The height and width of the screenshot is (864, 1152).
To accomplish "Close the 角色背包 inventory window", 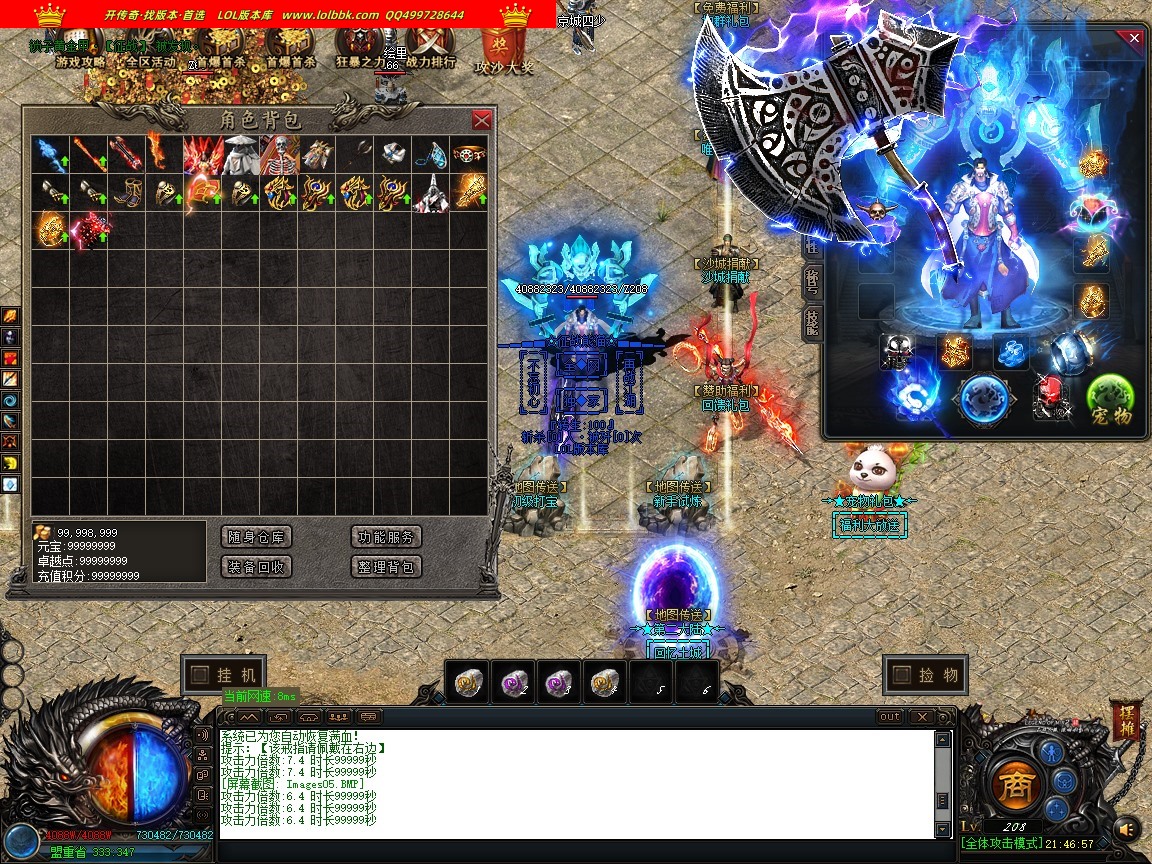I will click(x=481, y=120).
